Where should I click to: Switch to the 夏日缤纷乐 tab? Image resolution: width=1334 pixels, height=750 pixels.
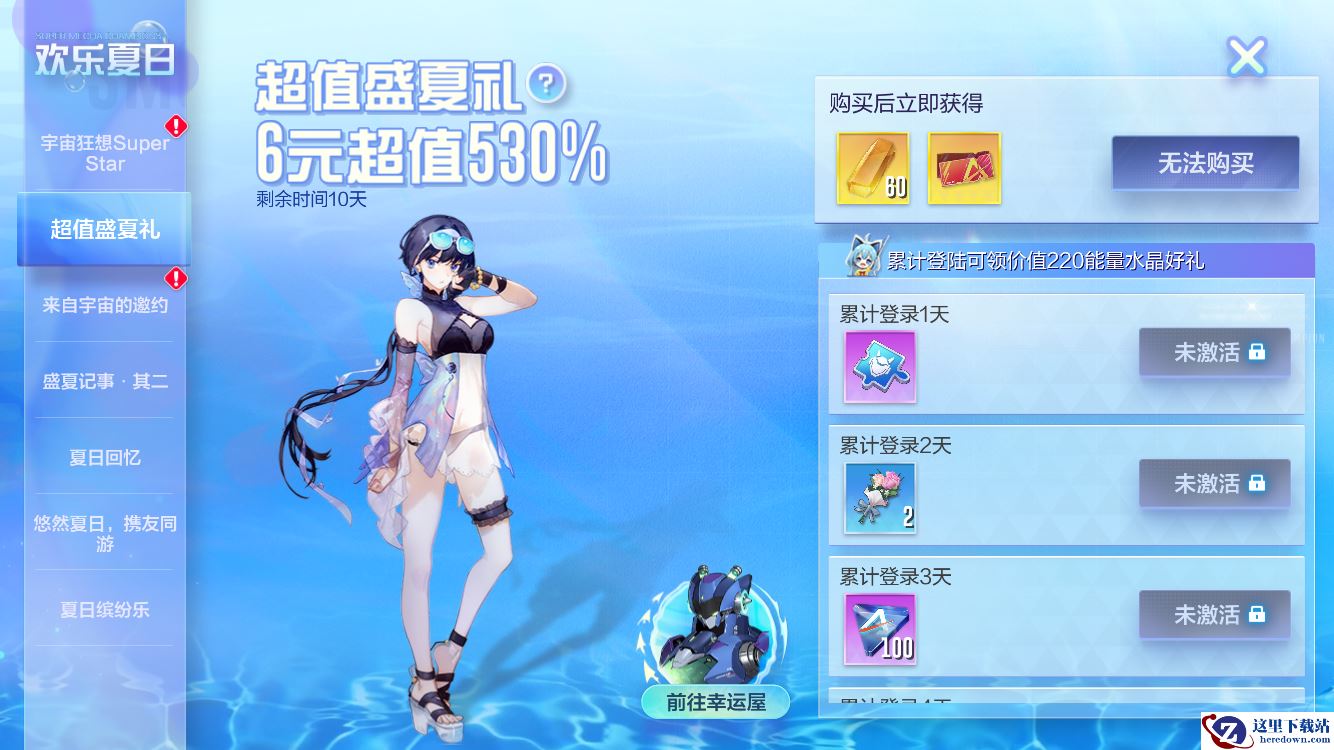[104, 609]
